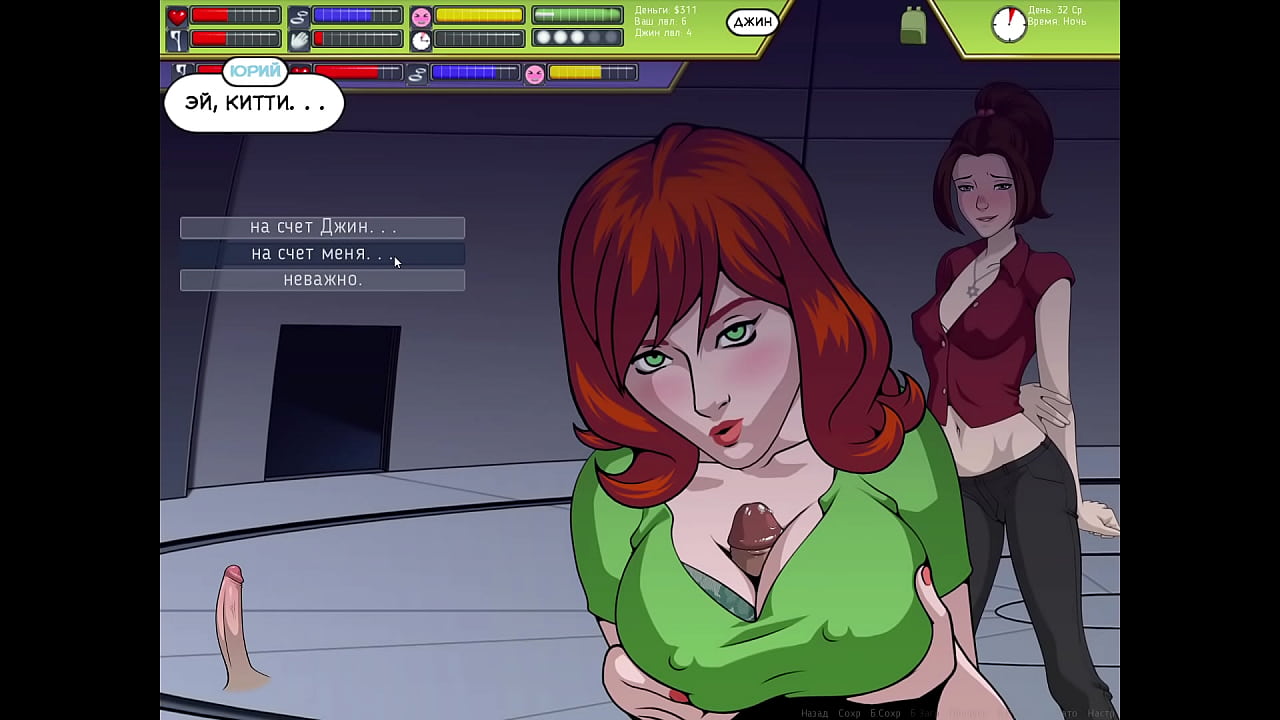Click the heart health icon
This screenshot has width=1280, height=720.
click(x=175, y=16)
